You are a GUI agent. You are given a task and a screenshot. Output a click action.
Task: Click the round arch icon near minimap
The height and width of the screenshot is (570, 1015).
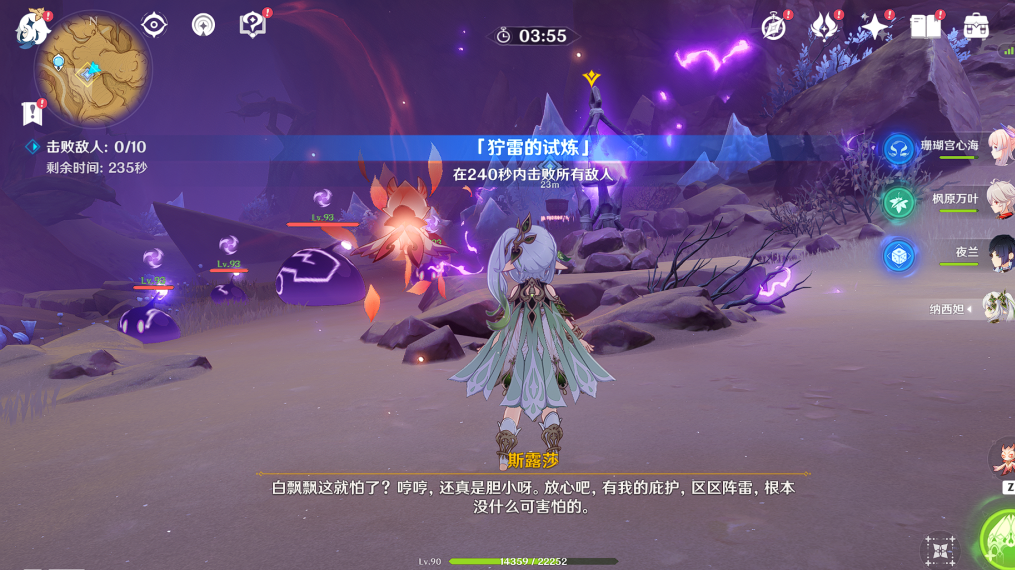(x=203, y=25)
